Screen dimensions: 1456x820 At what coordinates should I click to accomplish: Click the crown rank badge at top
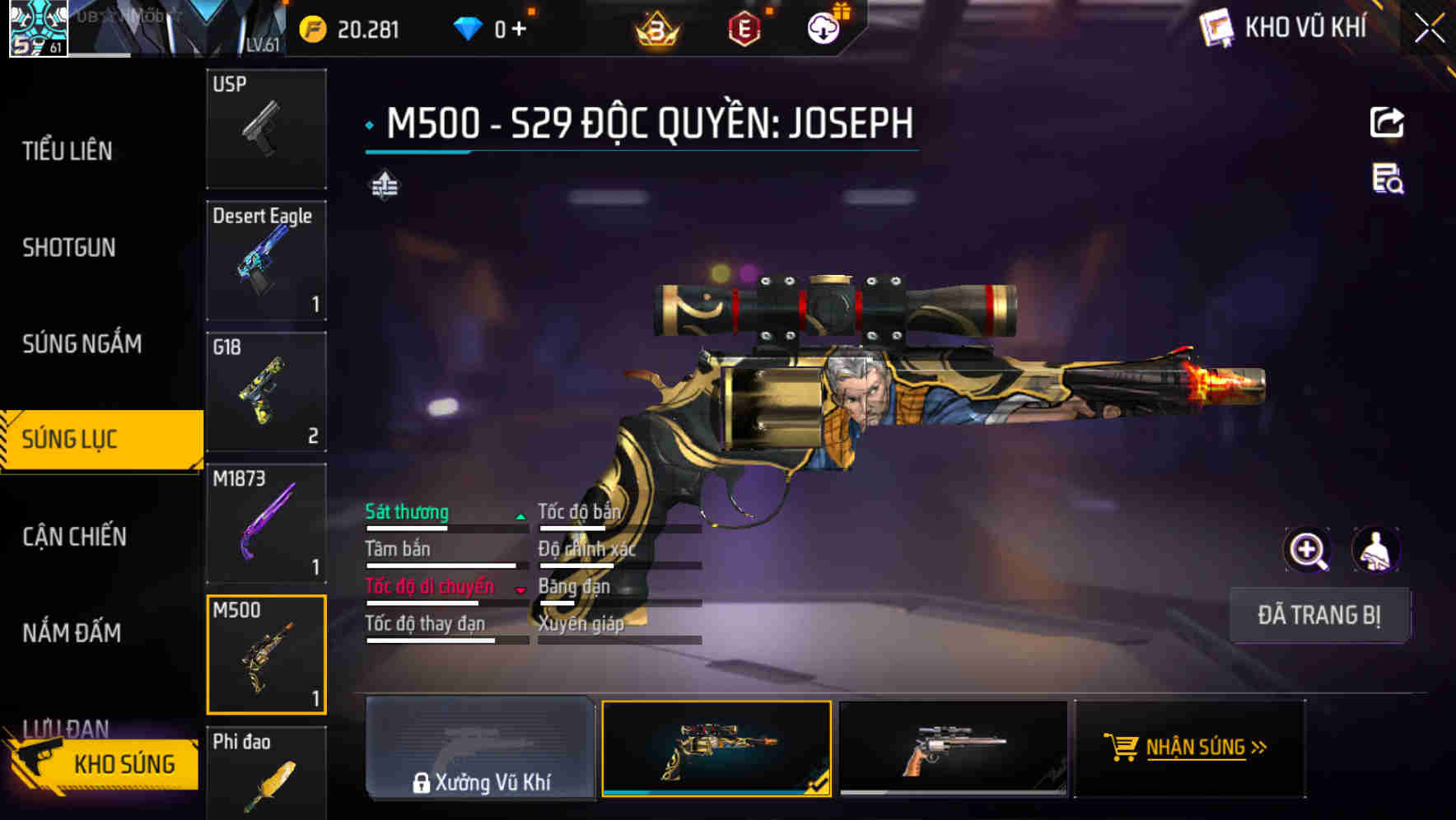click(x=655, y=29)
